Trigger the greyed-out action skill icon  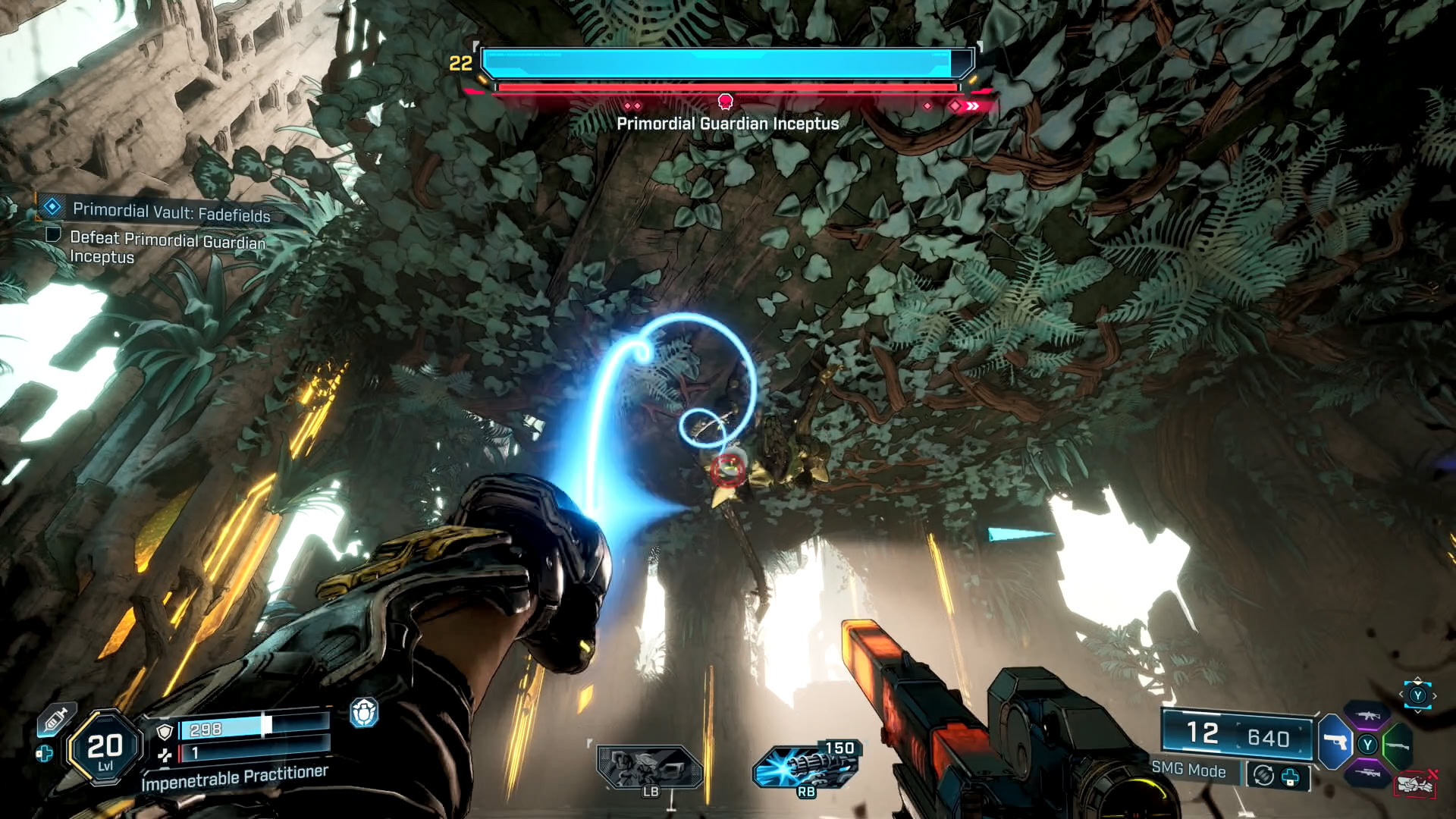tap(649, 767)
